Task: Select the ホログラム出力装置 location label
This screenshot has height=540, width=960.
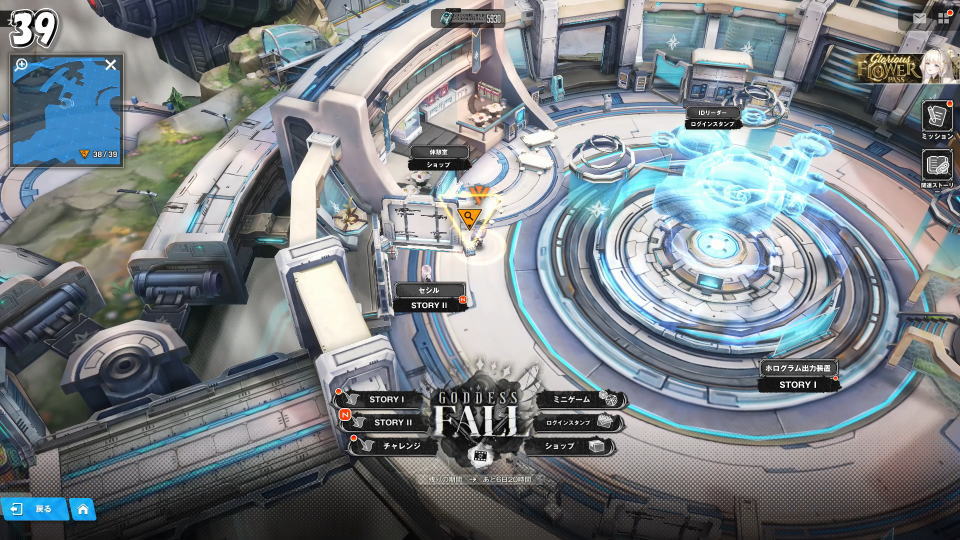Action: 797,375
